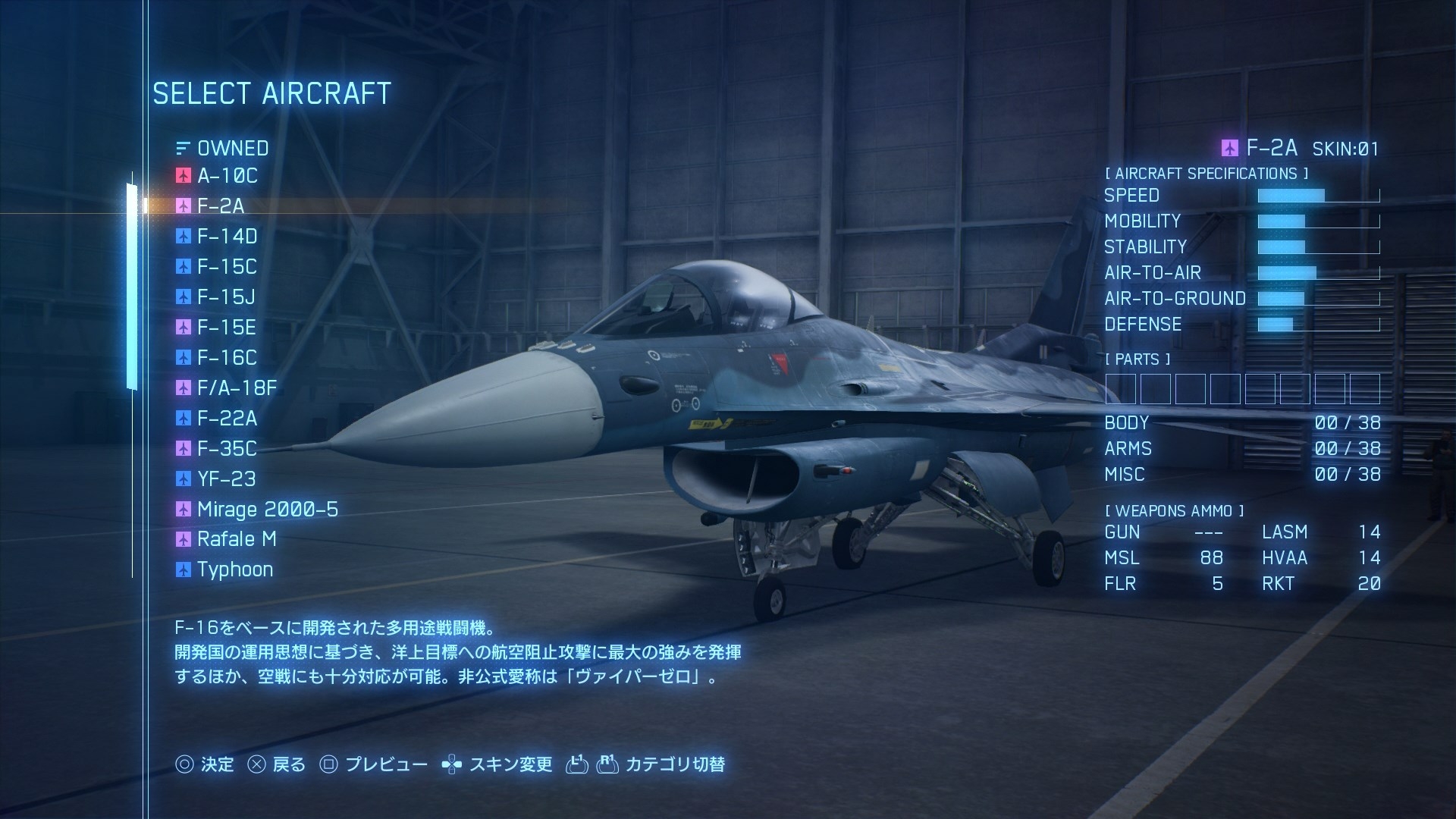
Task: Pick the F-16C aircraft
Action: coord(227,358)
